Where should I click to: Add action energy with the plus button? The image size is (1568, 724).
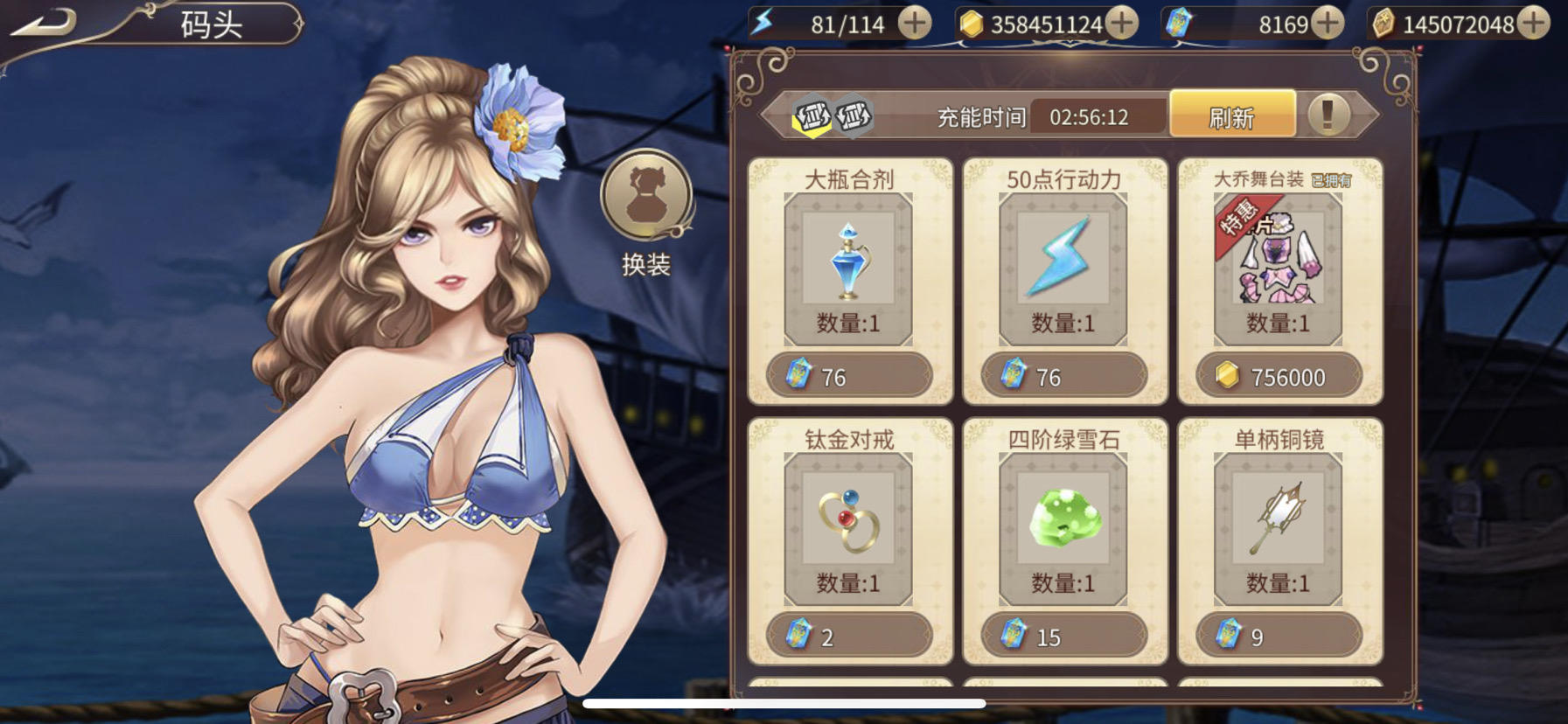[915, 23]
